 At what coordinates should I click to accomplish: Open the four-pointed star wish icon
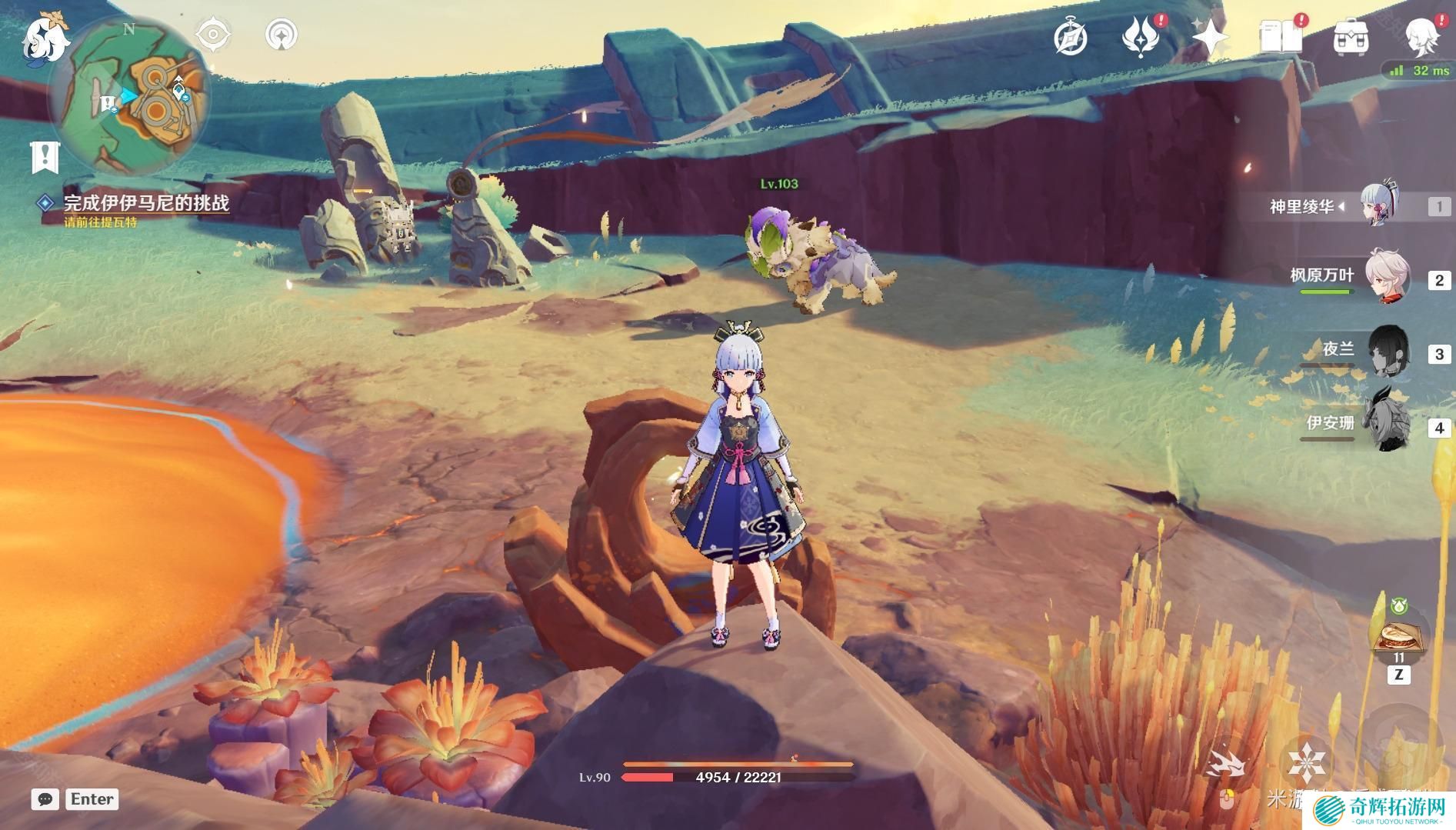[x=1210, y=37]
